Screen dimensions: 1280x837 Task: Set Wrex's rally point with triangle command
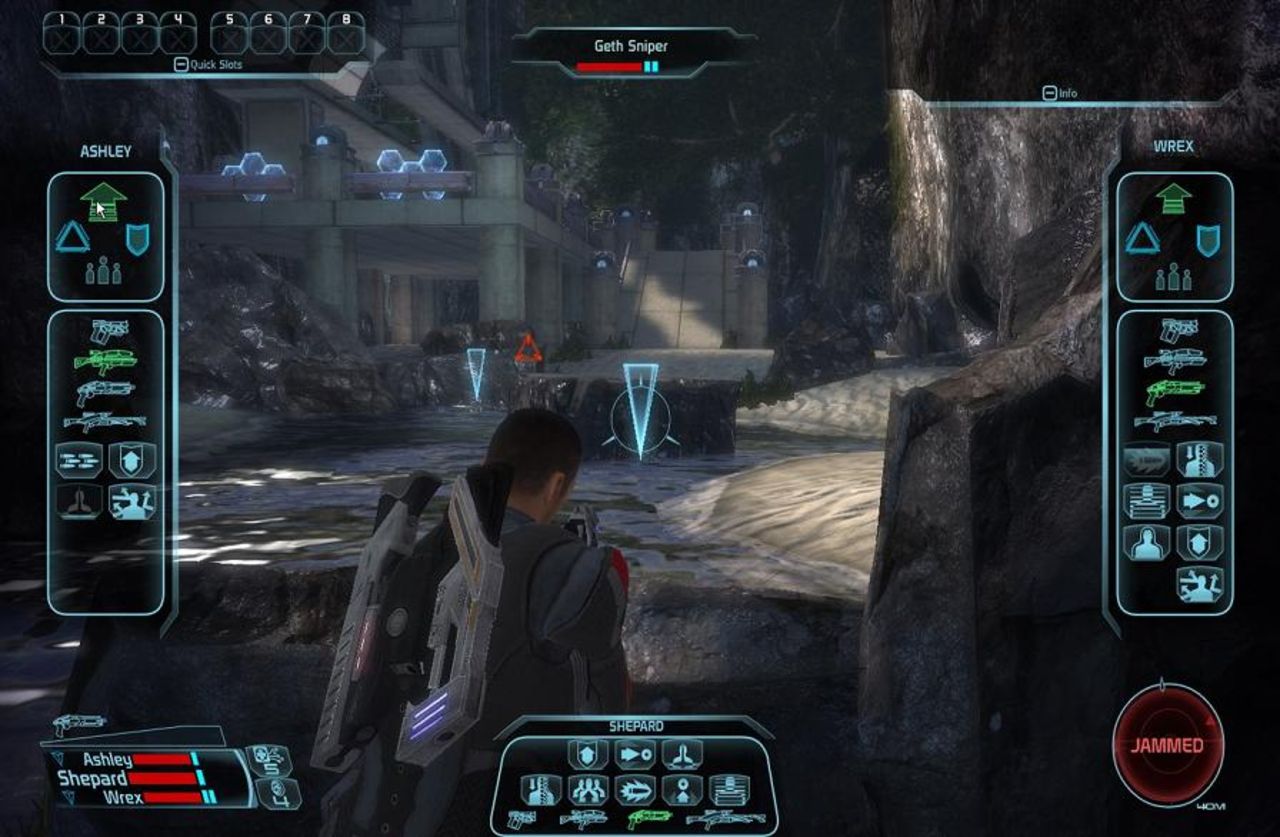[x=1140, y=240]
